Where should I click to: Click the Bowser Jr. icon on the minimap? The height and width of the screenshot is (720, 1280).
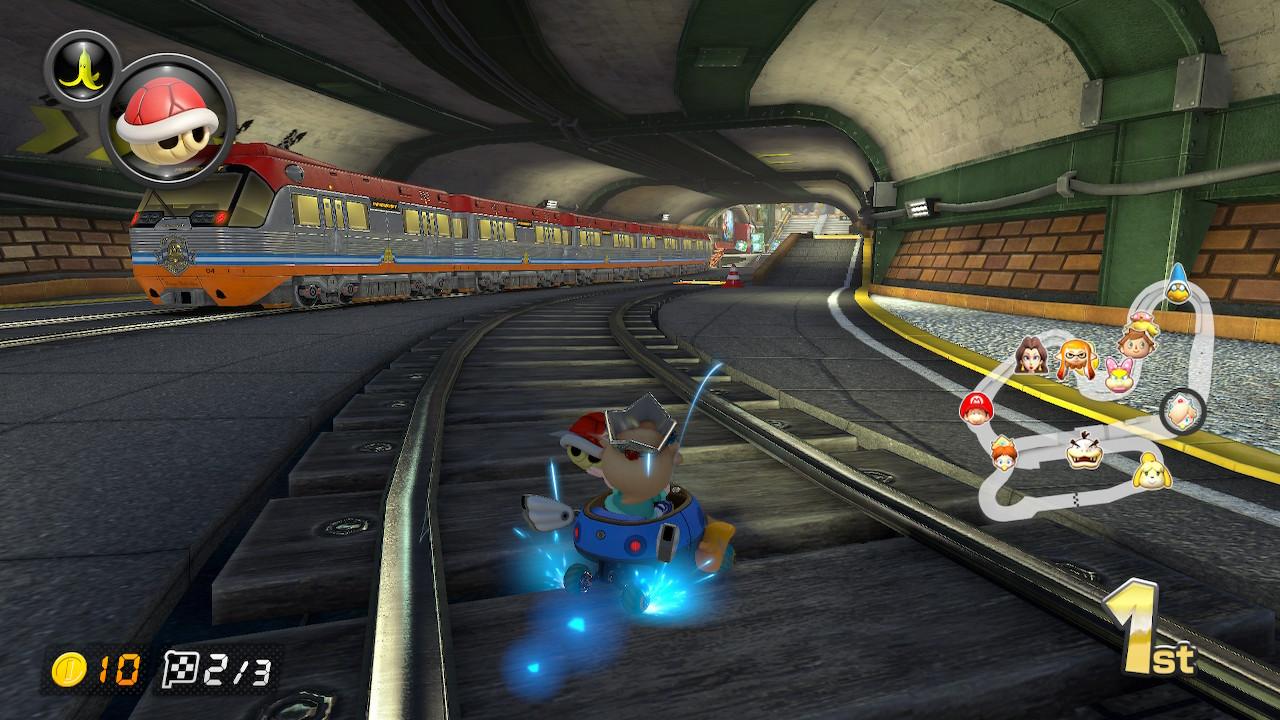click(1083, 450)
